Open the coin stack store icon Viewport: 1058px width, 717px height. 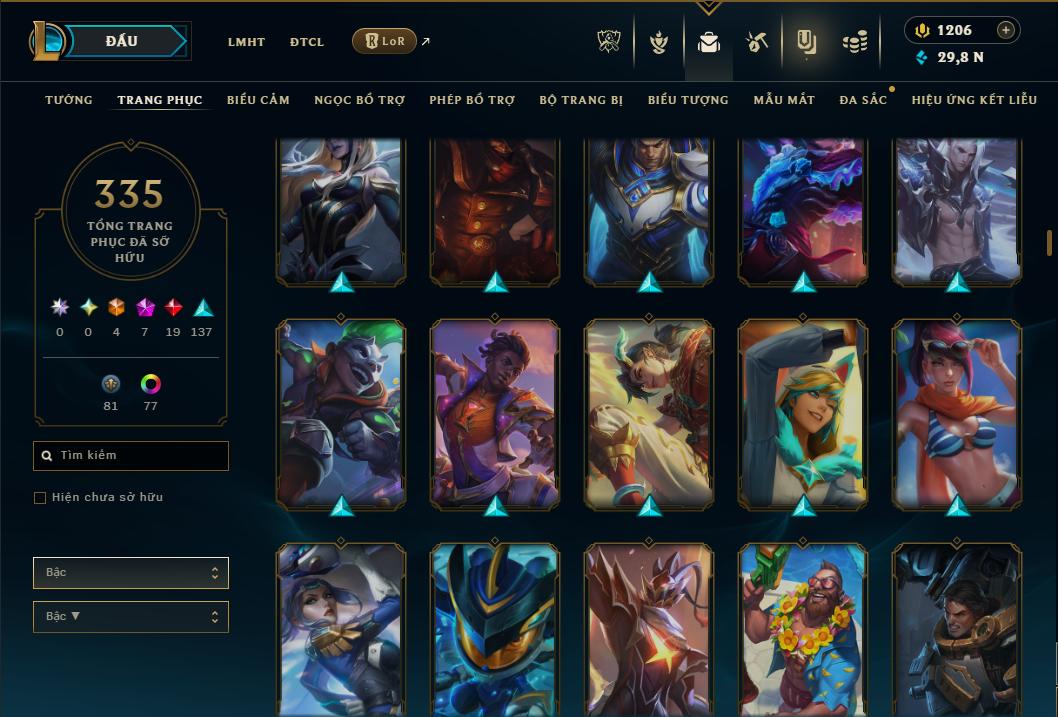tap(854, 42)
